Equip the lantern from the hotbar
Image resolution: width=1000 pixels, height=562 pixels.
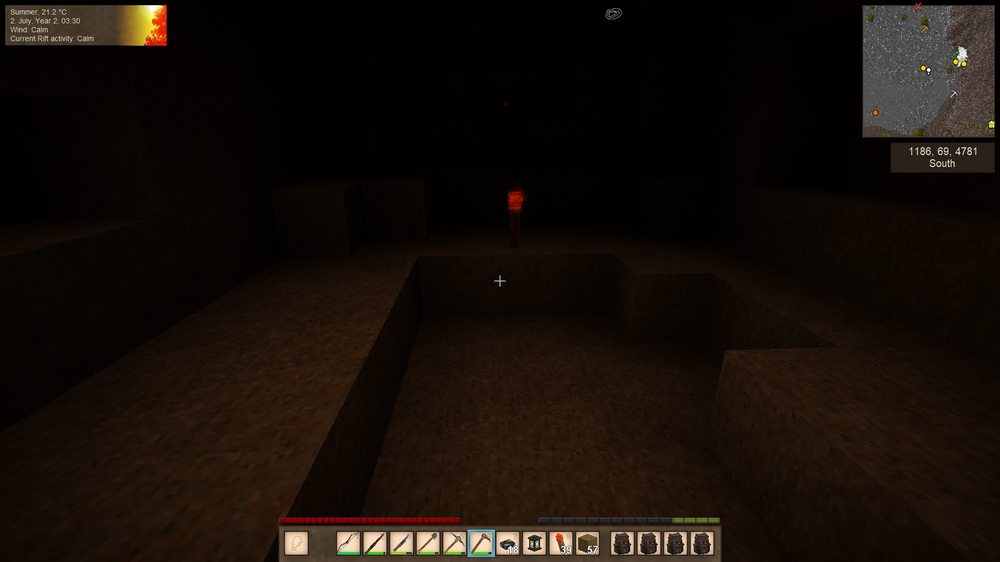[x=535, y=543]
